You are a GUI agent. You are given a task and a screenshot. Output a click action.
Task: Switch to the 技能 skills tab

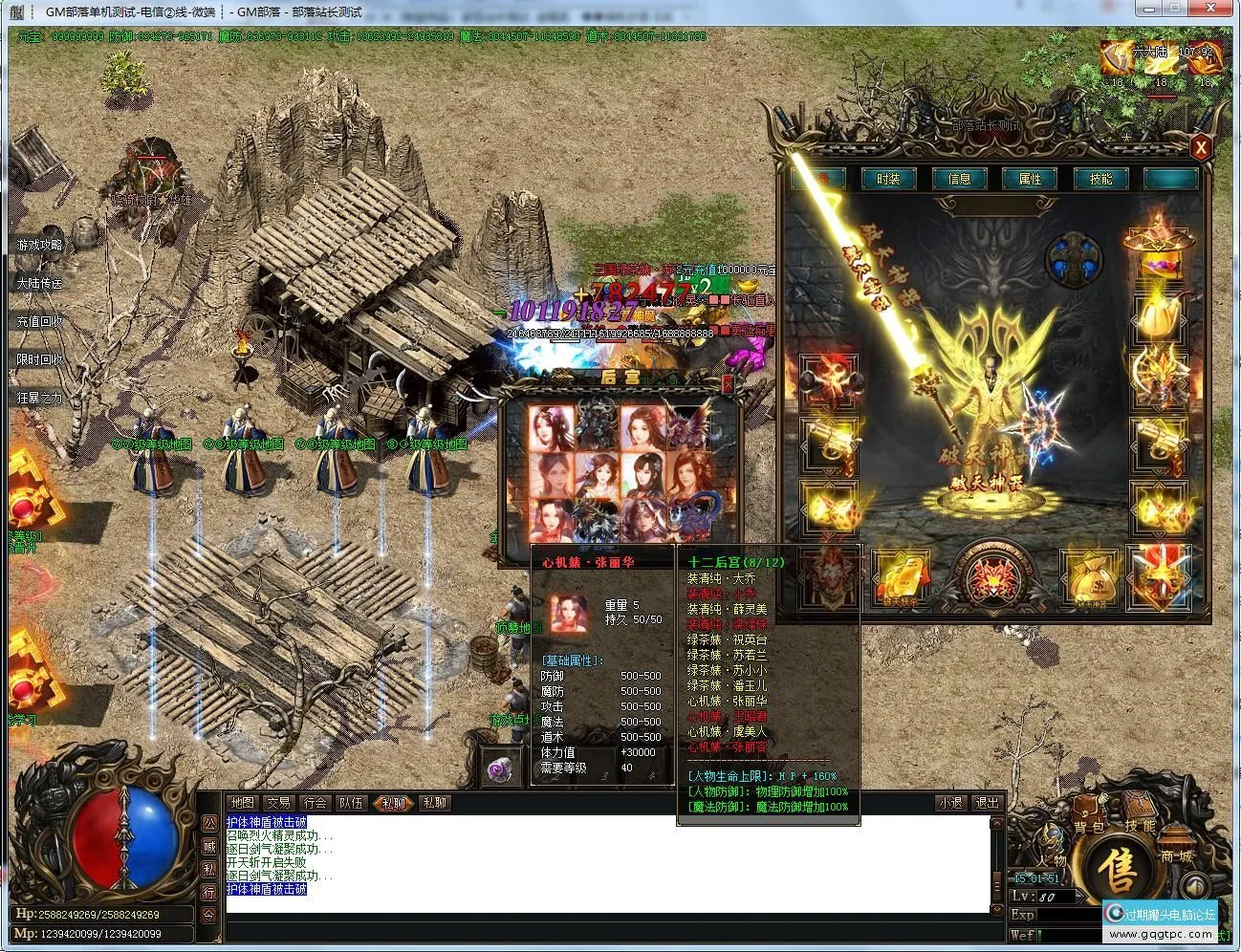(x=1100, y=179)
